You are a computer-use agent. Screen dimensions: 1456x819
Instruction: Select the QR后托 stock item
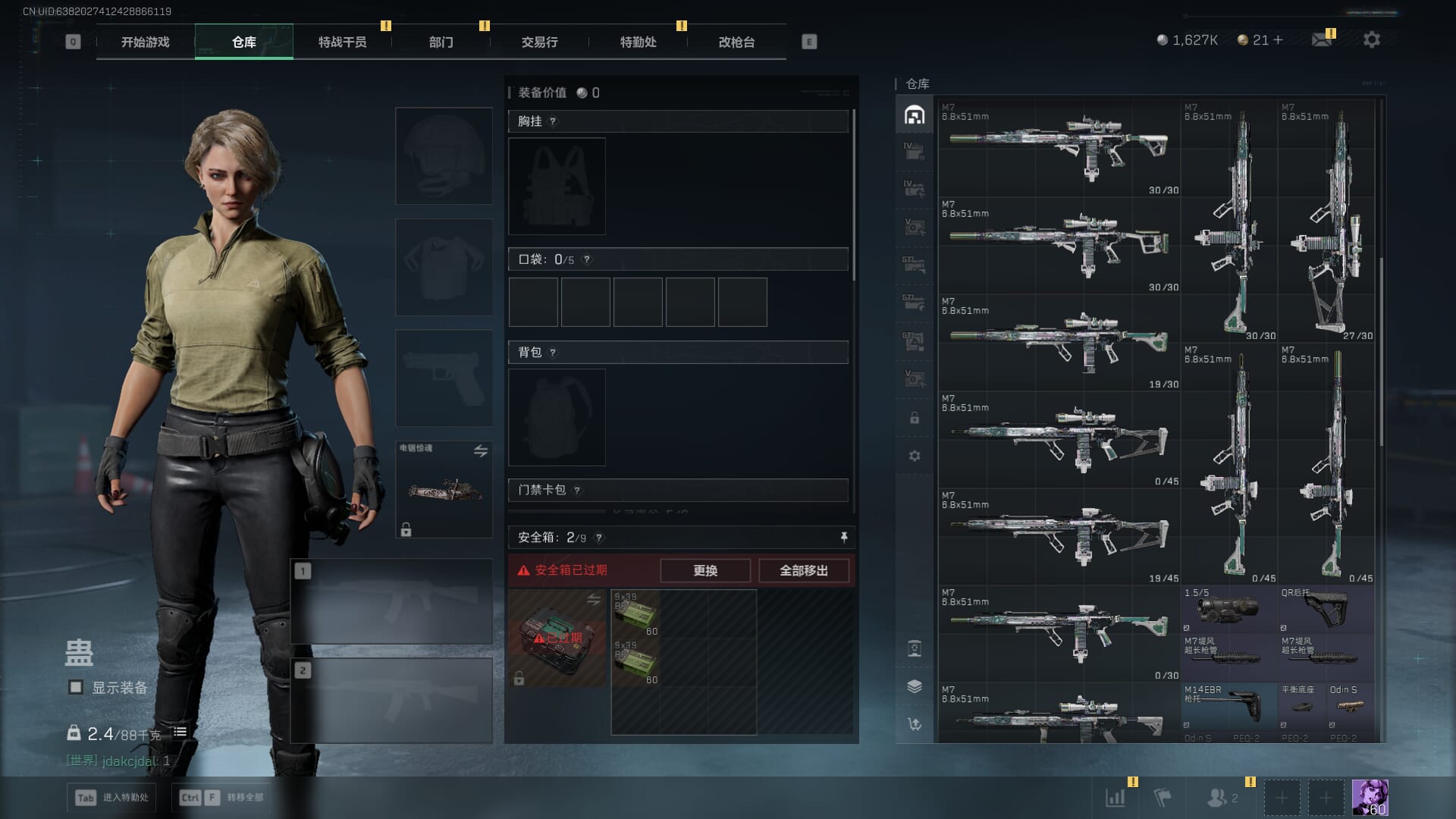click(1326, 608)
